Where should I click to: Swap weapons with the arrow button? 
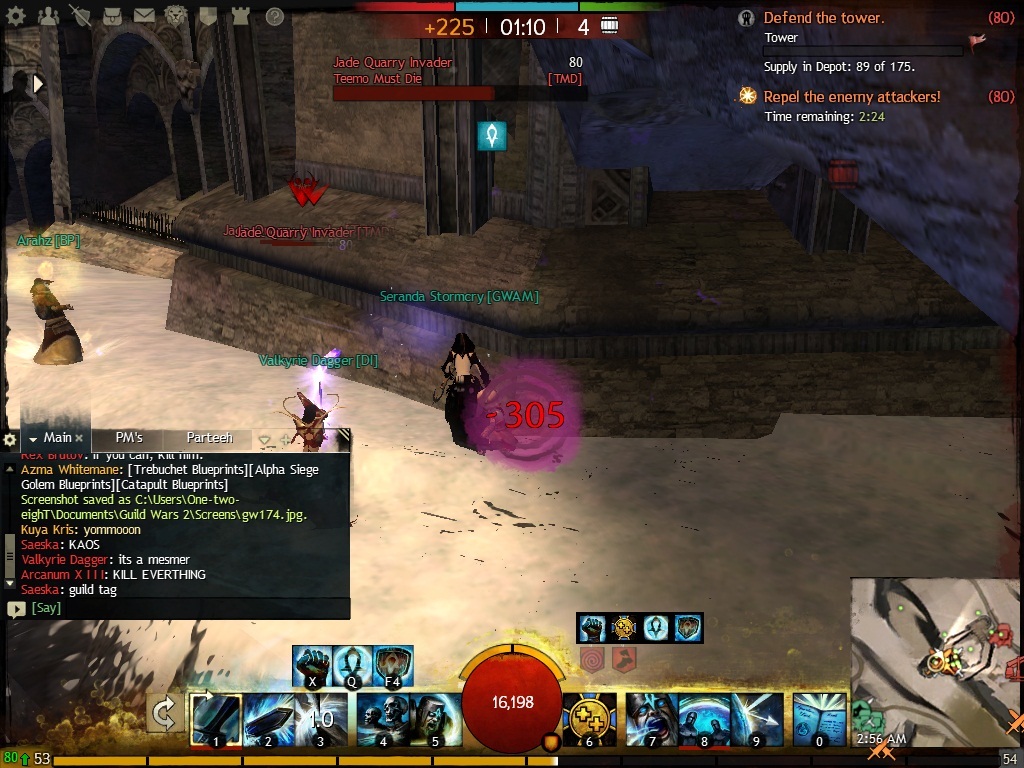(164, 715)
